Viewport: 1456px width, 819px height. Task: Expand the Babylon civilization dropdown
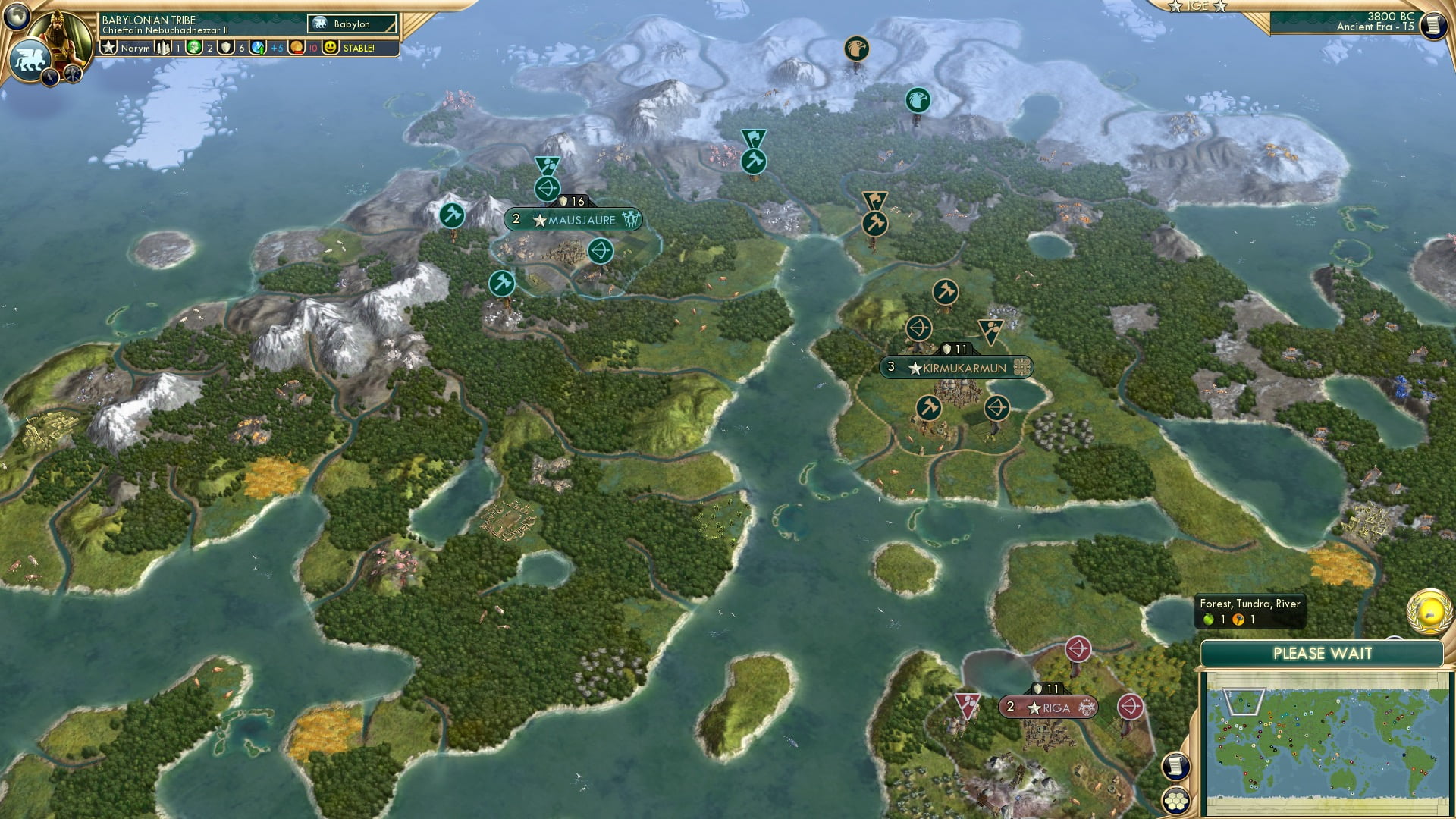353,24
